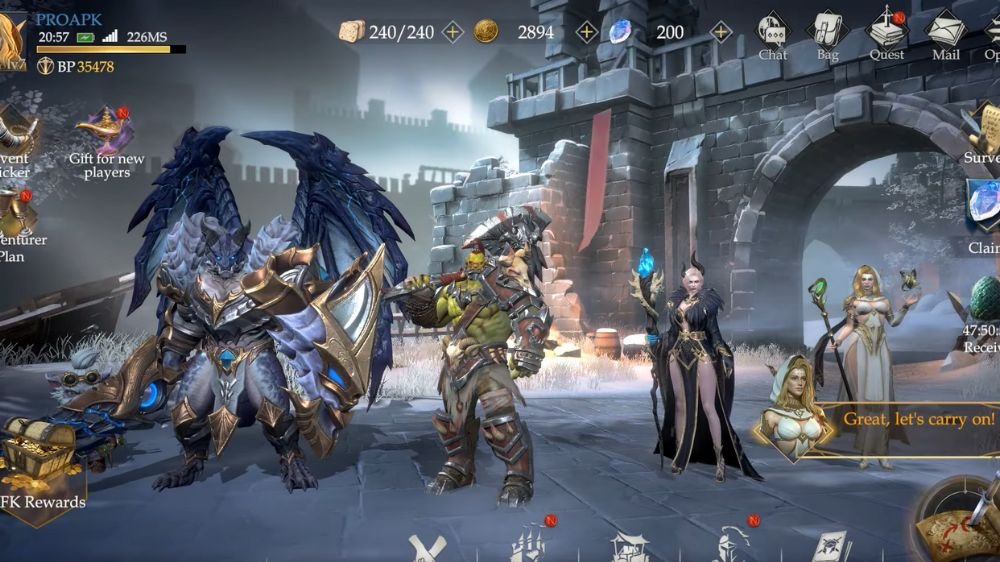This screenshot has width=1000, height=562.
Task: Open the knight helmet heroes menu
Action: [730, 545]
